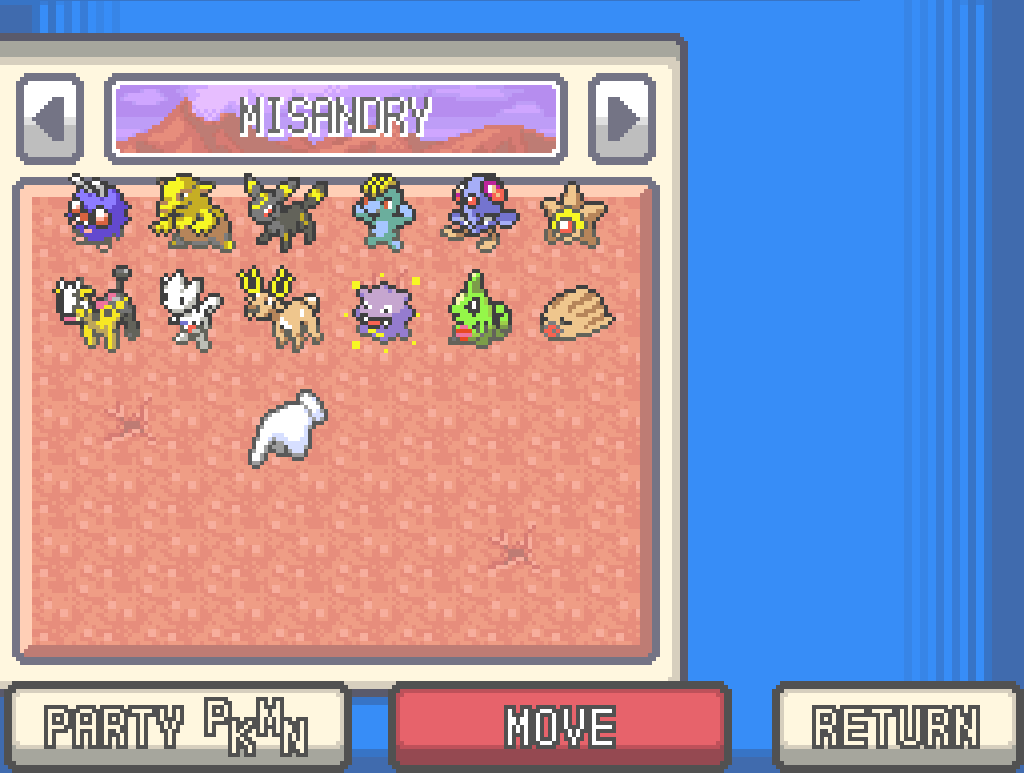Choose the white Togetic
Image resolution: width=1024 pixels, height=773 pixels.
pos(190,311)
